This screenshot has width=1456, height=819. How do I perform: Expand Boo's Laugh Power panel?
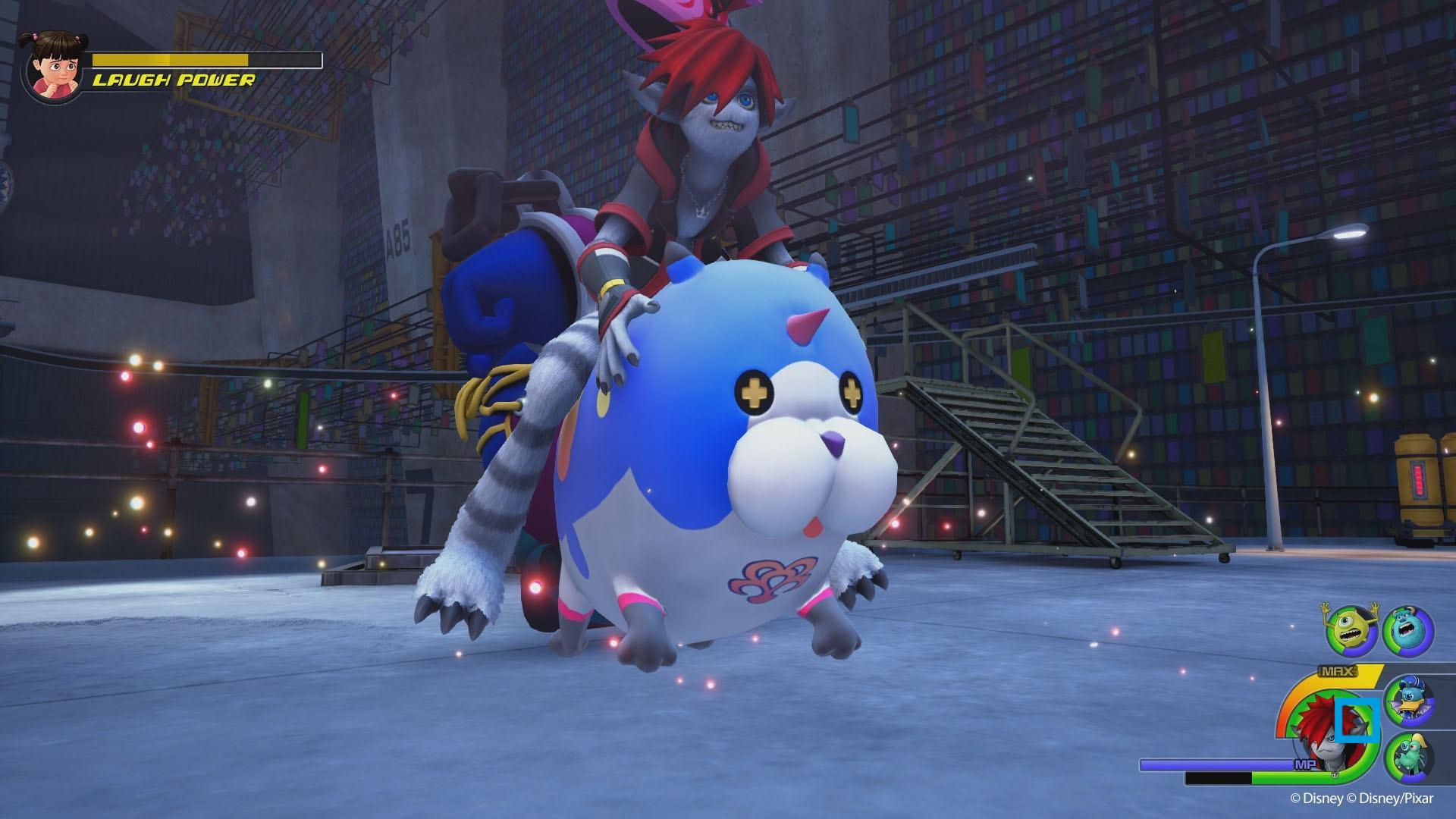[x=159, y=64]
